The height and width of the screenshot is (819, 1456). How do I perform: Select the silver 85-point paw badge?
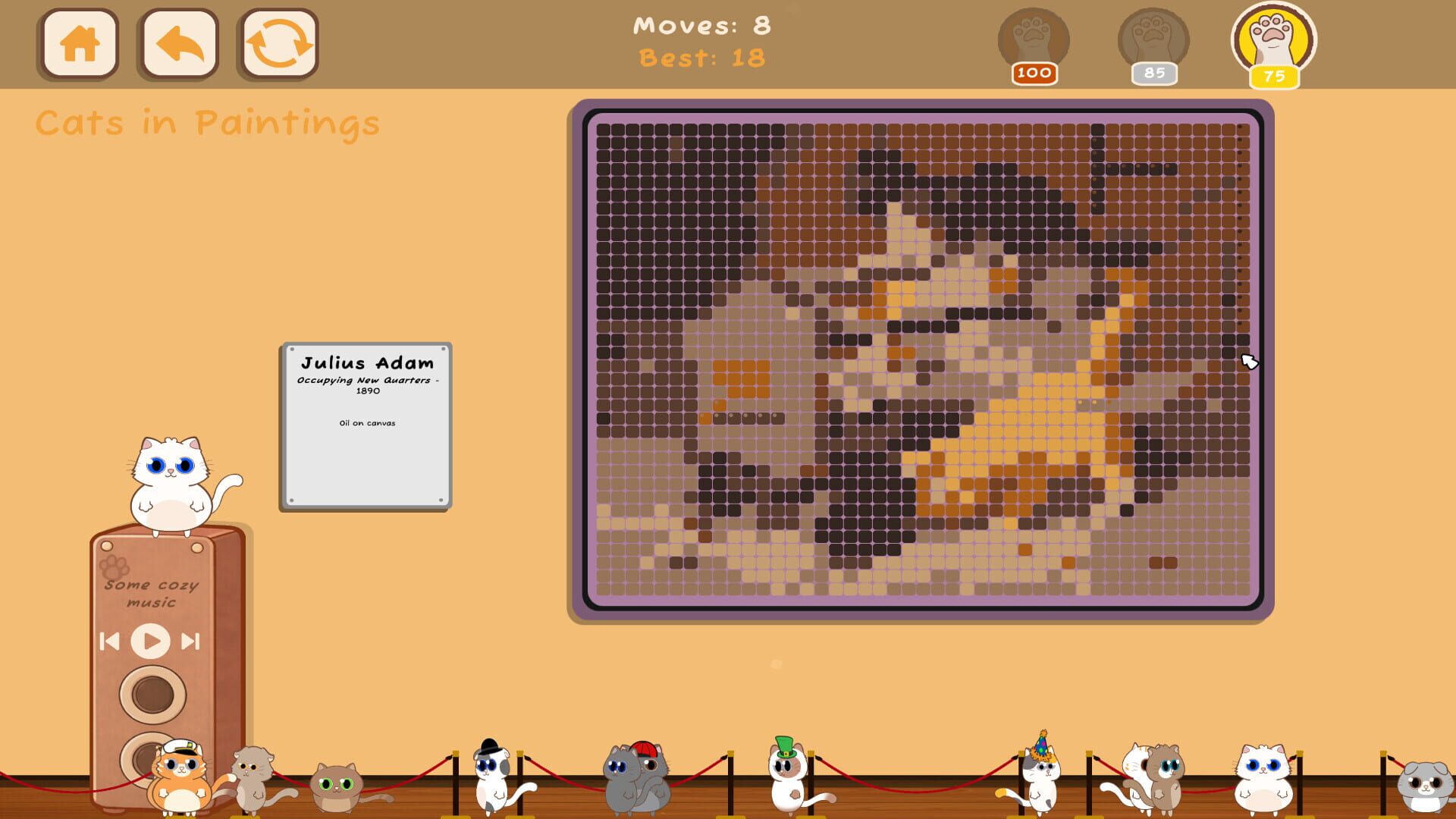[x=1153, y=42]
